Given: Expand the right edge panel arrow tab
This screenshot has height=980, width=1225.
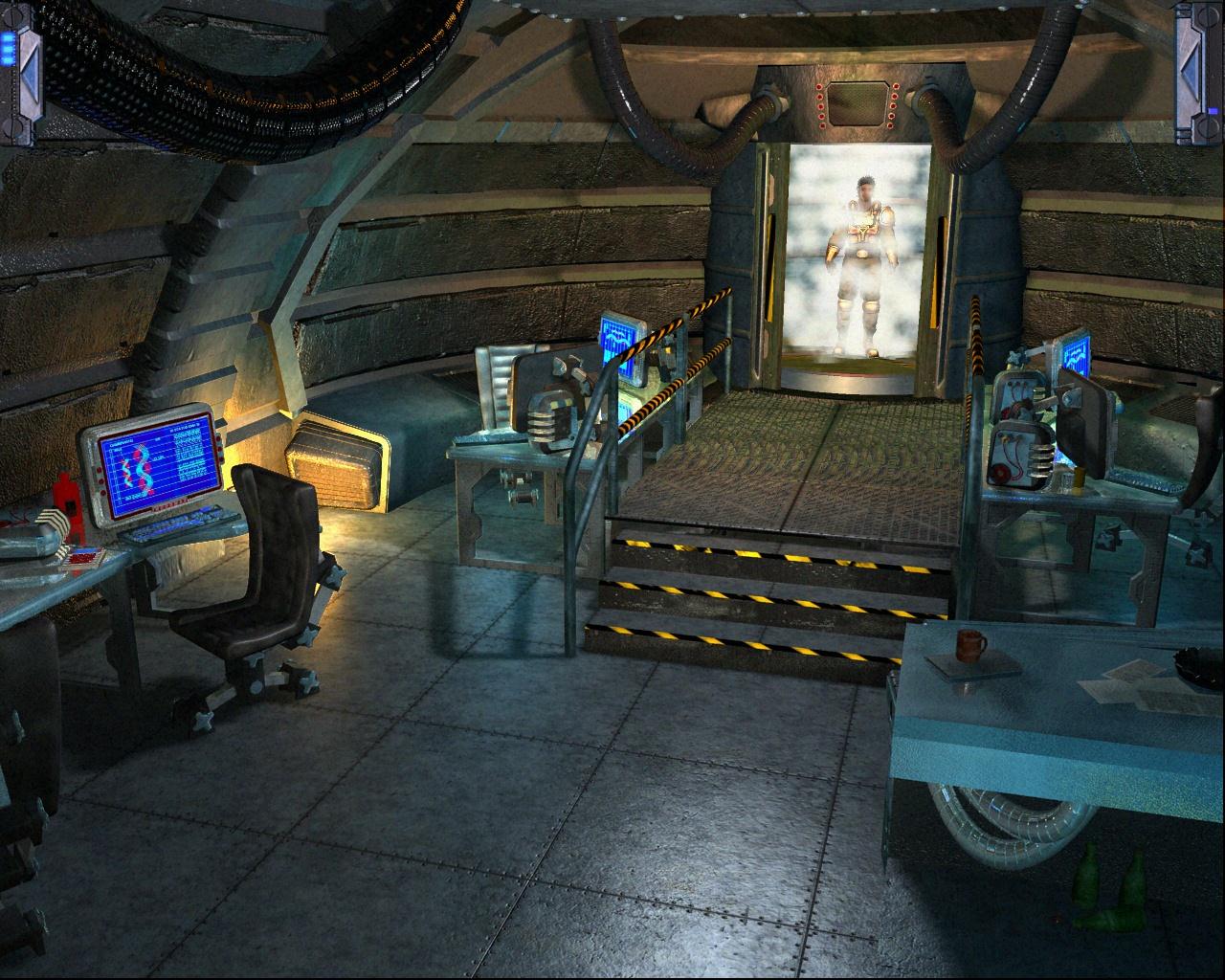Looking at the screenshot, I should click(x=1200, y=73).
